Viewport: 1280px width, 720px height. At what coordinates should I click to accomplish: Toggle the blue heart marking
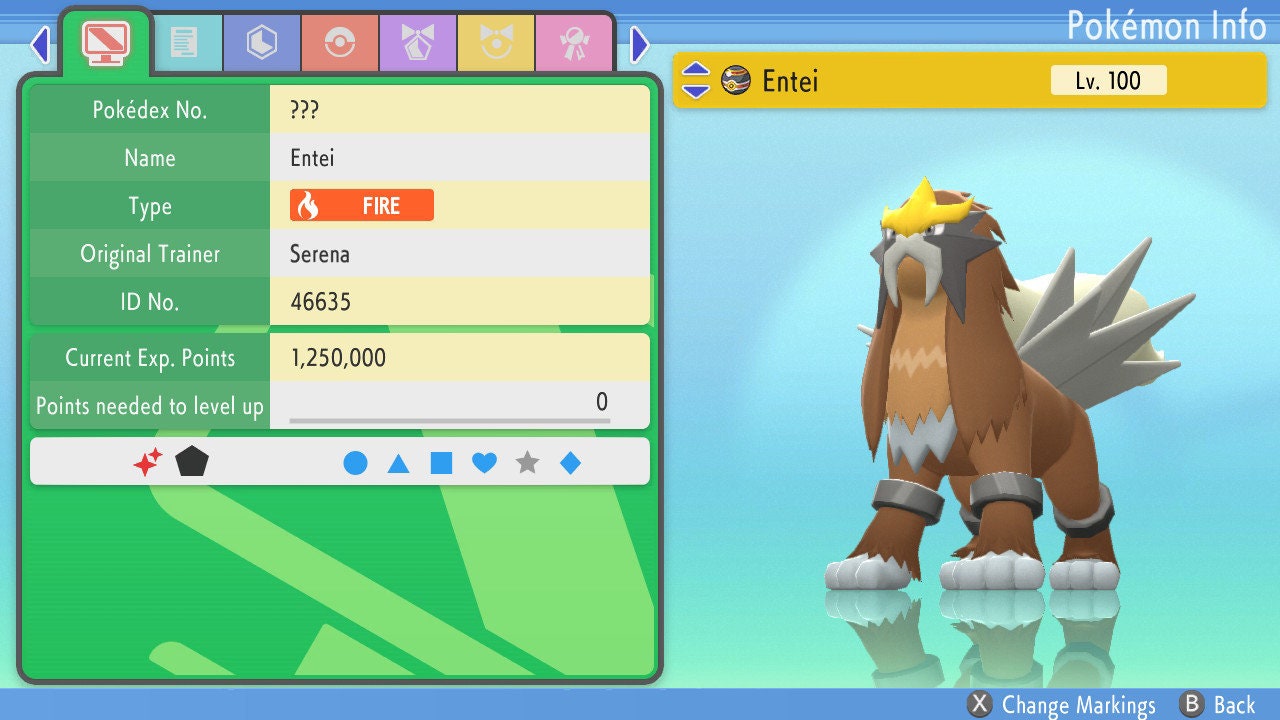tap(484, 463)
